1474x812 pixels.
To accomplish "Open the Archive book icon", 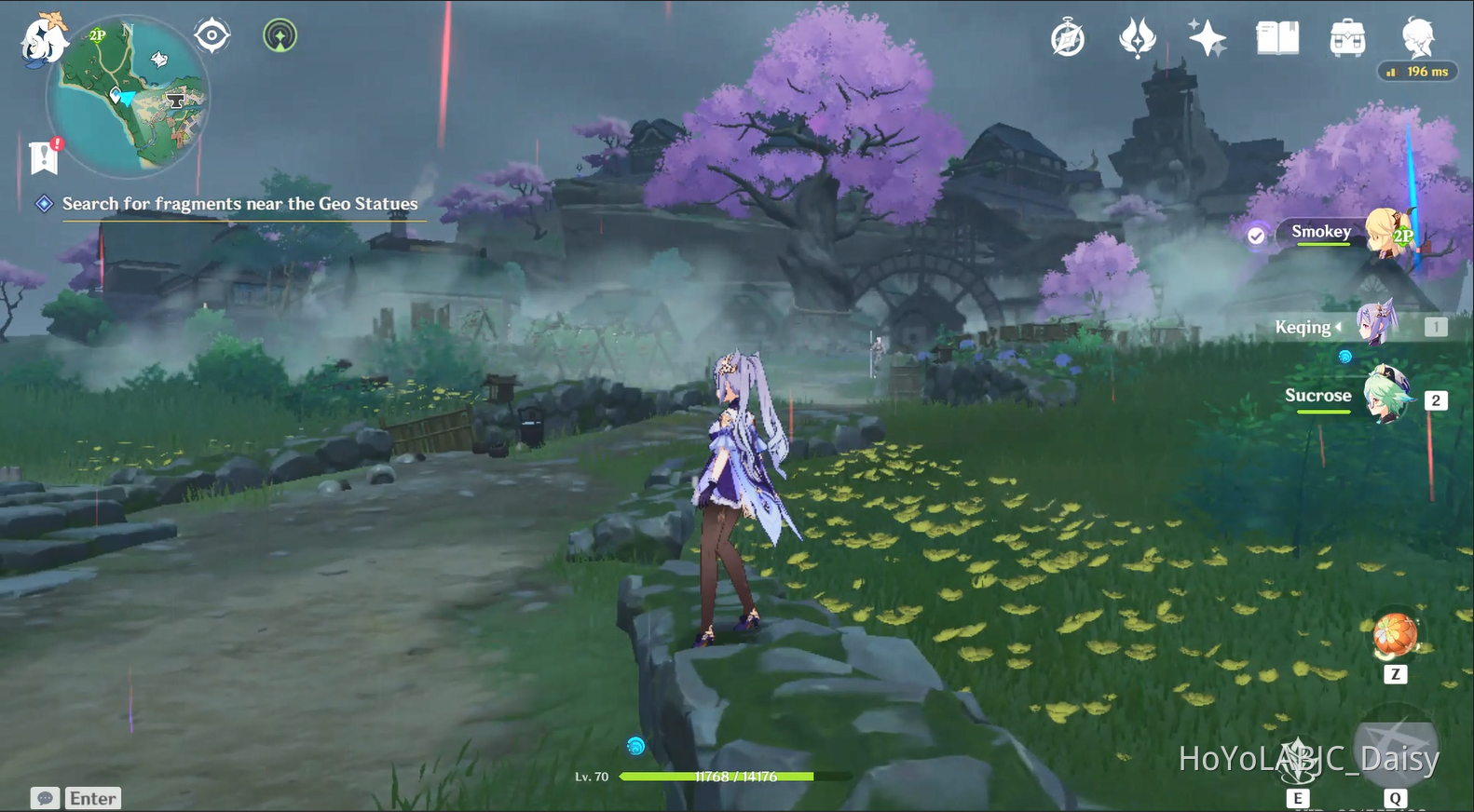I will coord(1277,37).
